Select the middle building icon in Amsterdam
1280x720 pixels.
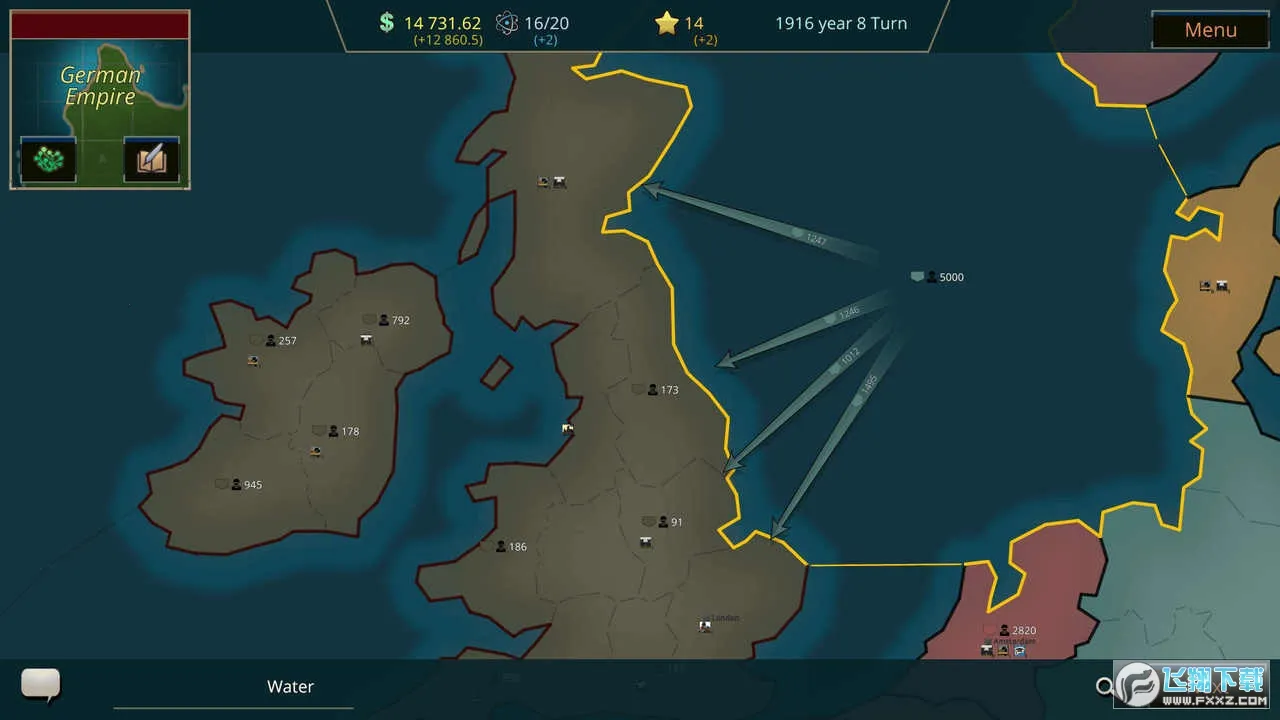pyautogui.click(x=1003, y=651)
